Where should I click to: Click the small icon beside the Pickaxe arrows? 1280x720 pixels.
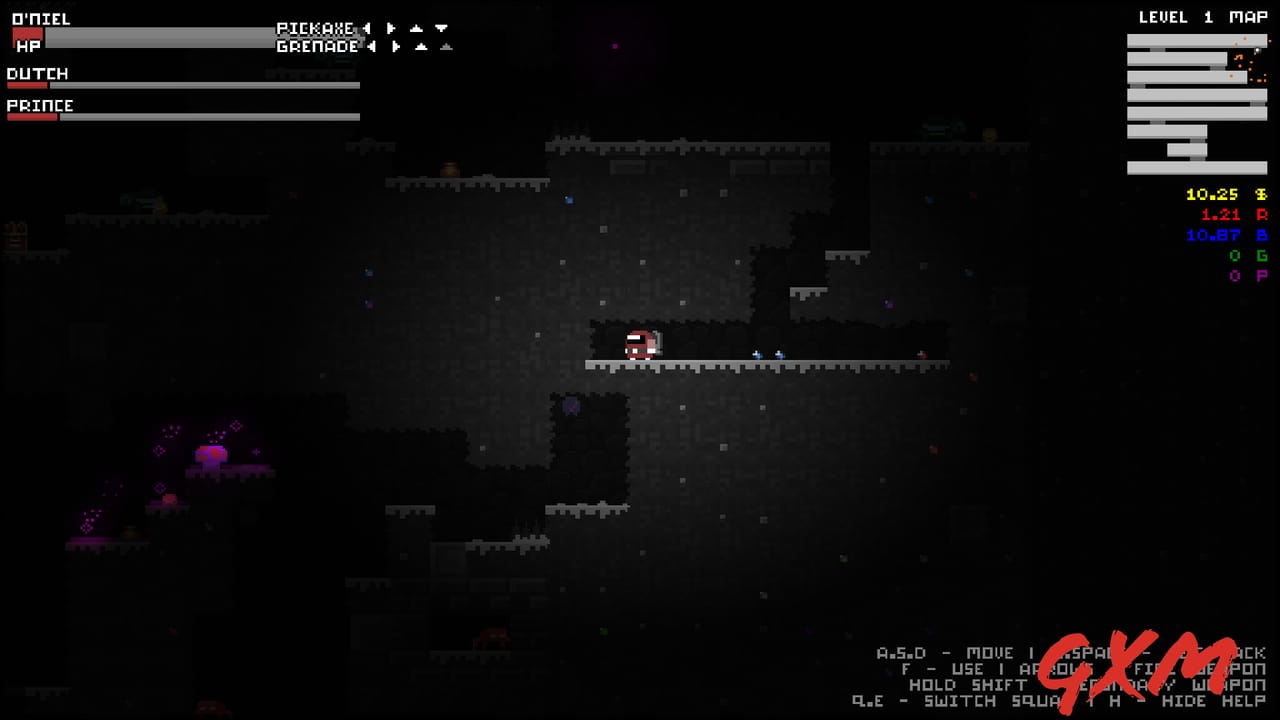416,28
